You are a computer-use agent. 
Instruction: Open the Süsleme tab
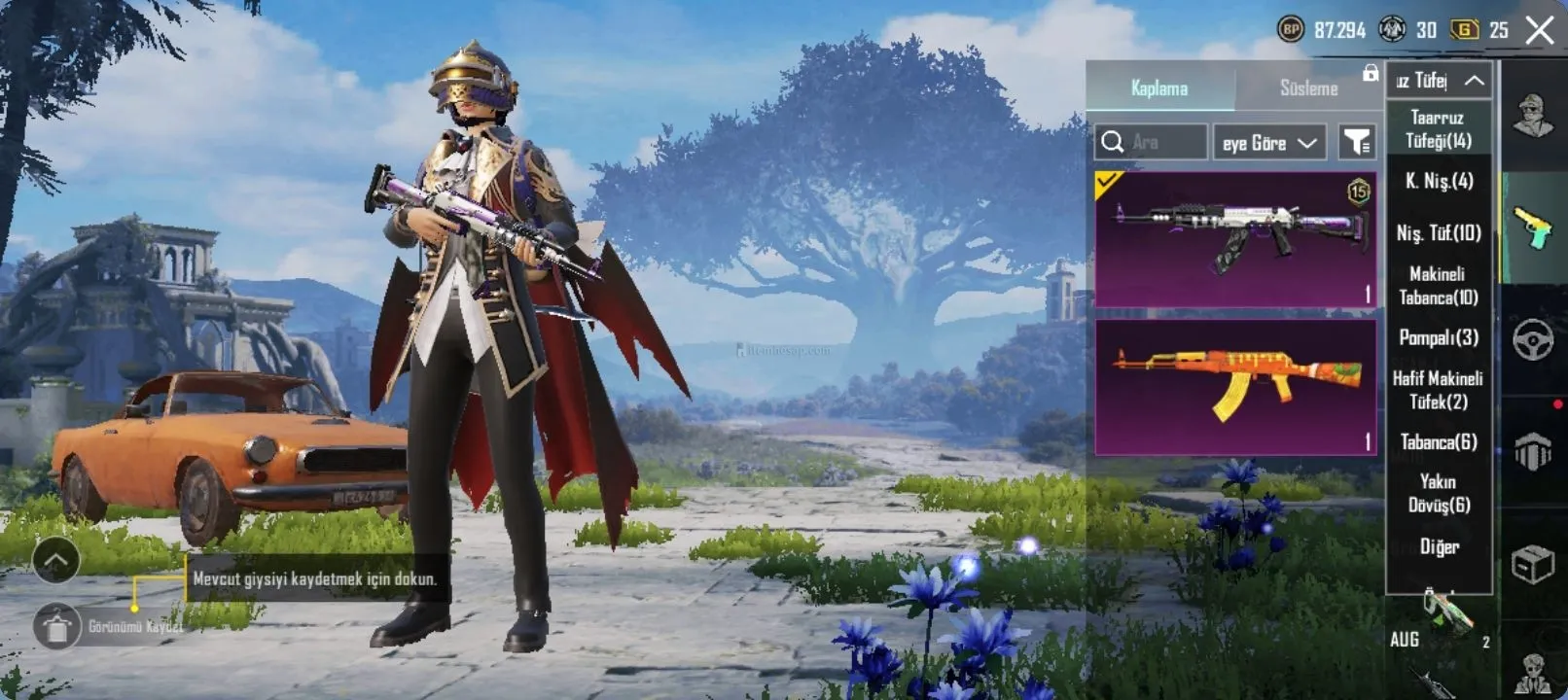pyautogui.click(x=1308, y=87)
